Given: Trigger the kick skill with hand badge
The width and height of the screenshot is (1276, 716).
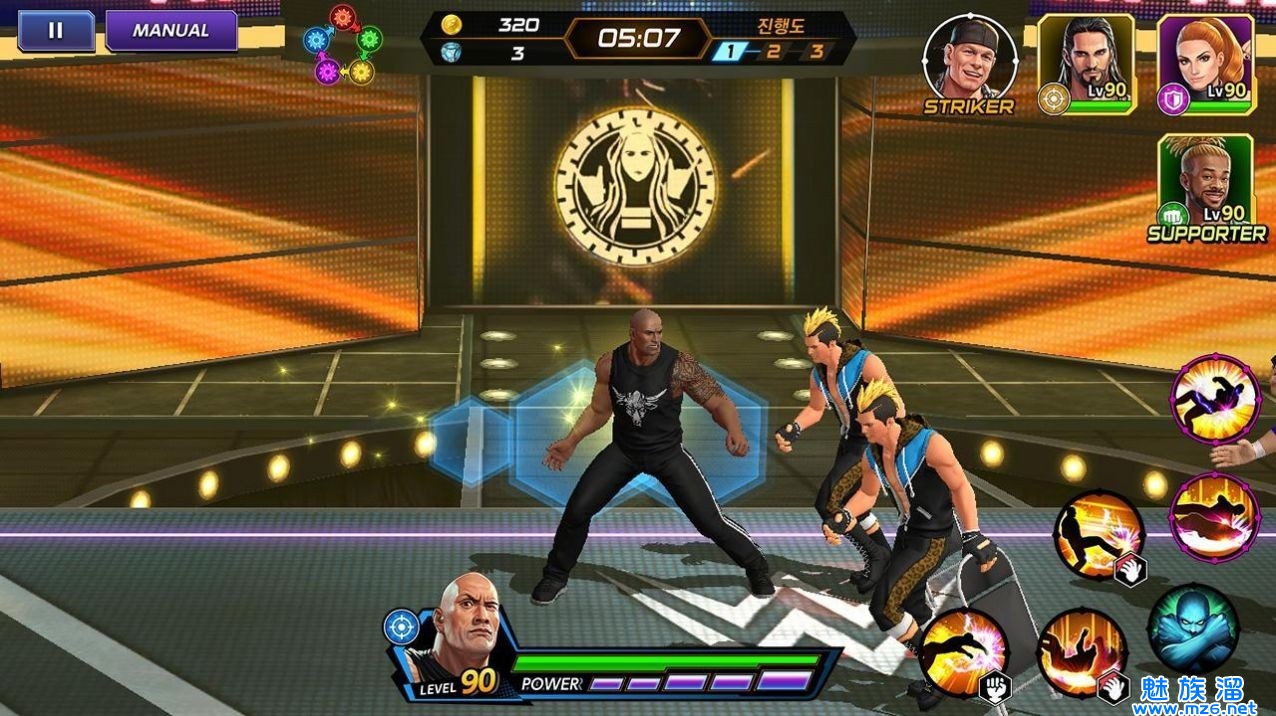Looking at the screenshot, I should pyautogui.click(x=1097, y=535).
